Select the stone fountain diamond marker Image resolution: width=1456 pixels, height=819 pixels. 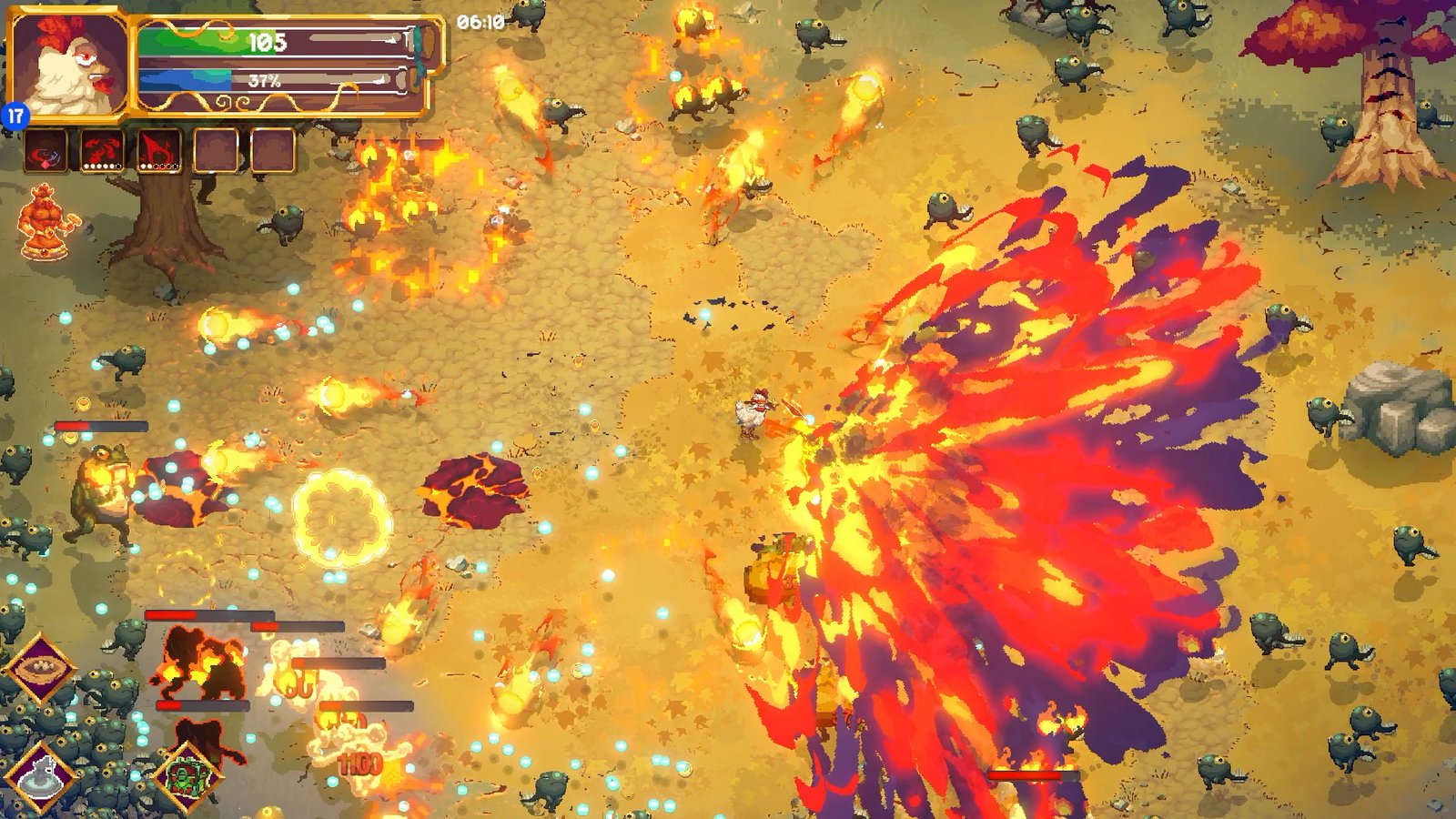point(41,778)
